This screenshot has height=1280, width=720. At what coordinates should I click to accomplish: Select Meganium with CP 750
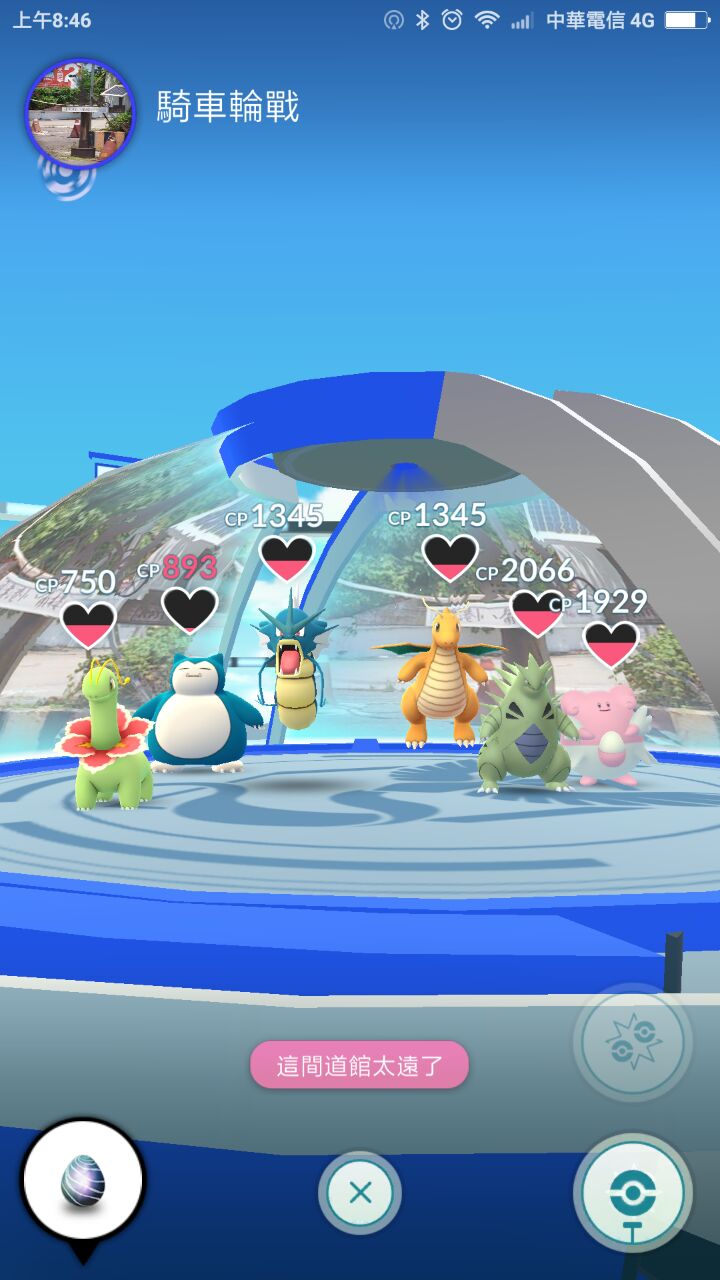108,735
